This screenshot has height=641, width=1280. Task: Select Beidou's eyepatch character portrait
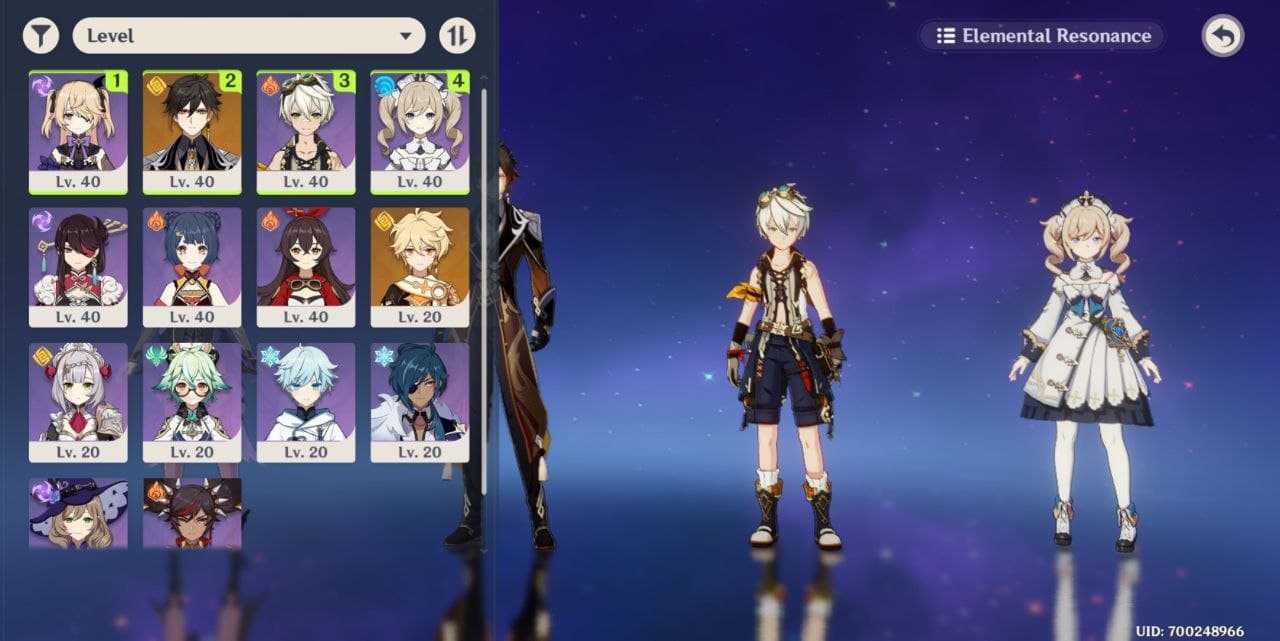point(78,266)
